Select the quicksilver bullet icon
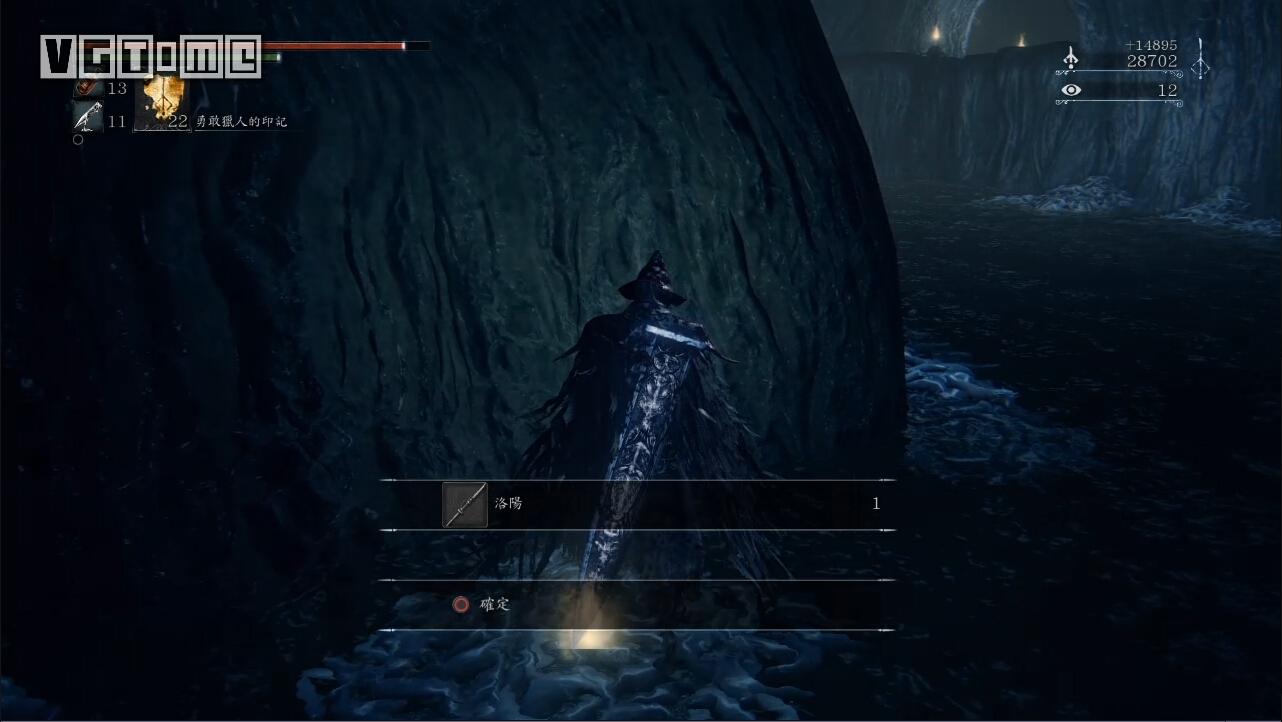 [87, 118]
